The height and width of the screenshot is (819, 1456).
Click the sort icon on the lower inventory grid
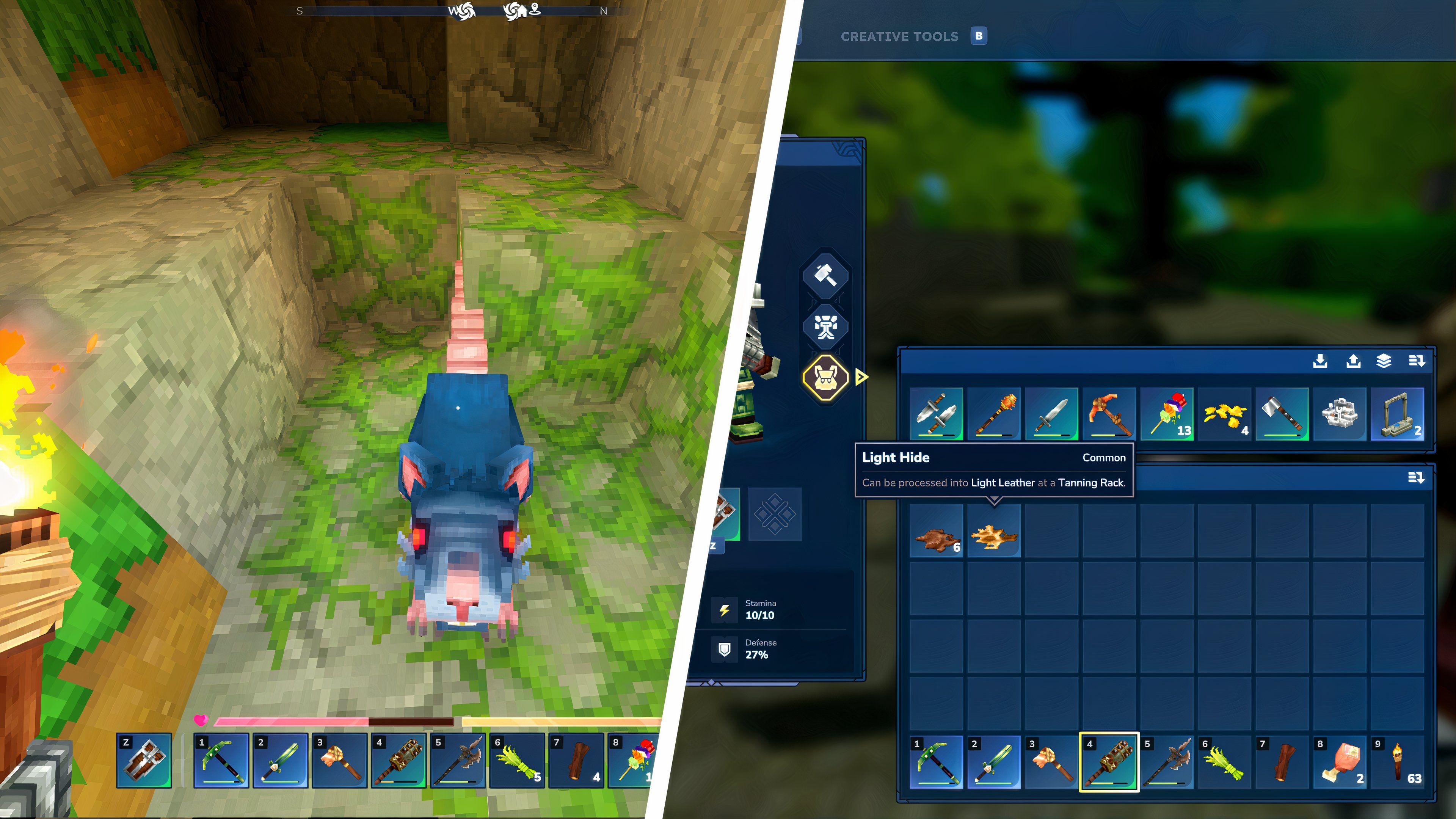[x=1417, y=478]
